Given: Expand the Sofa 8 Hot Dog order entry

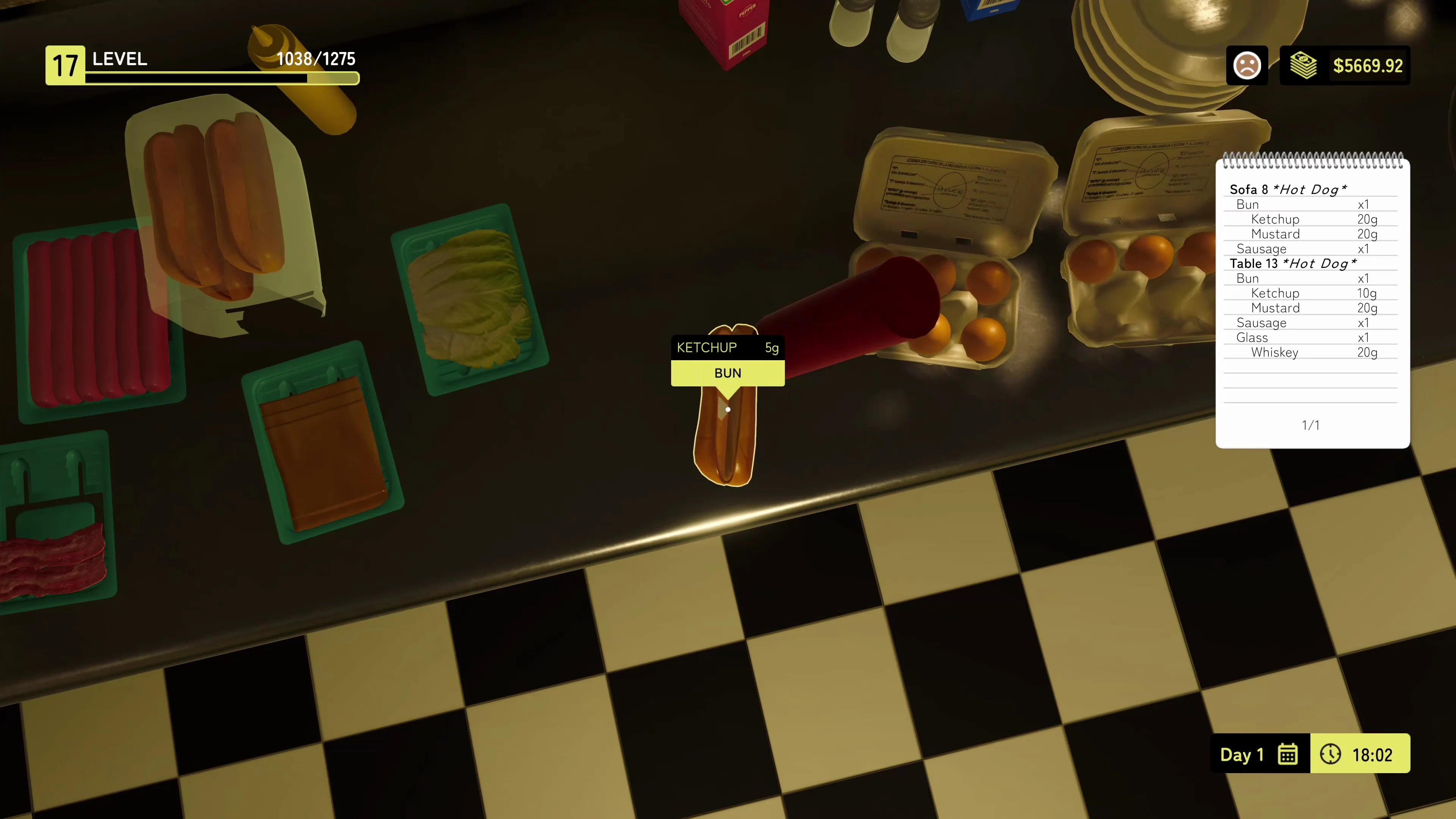Looking at the screenshot, I should pyautogui.click(x=1289, y=190).
